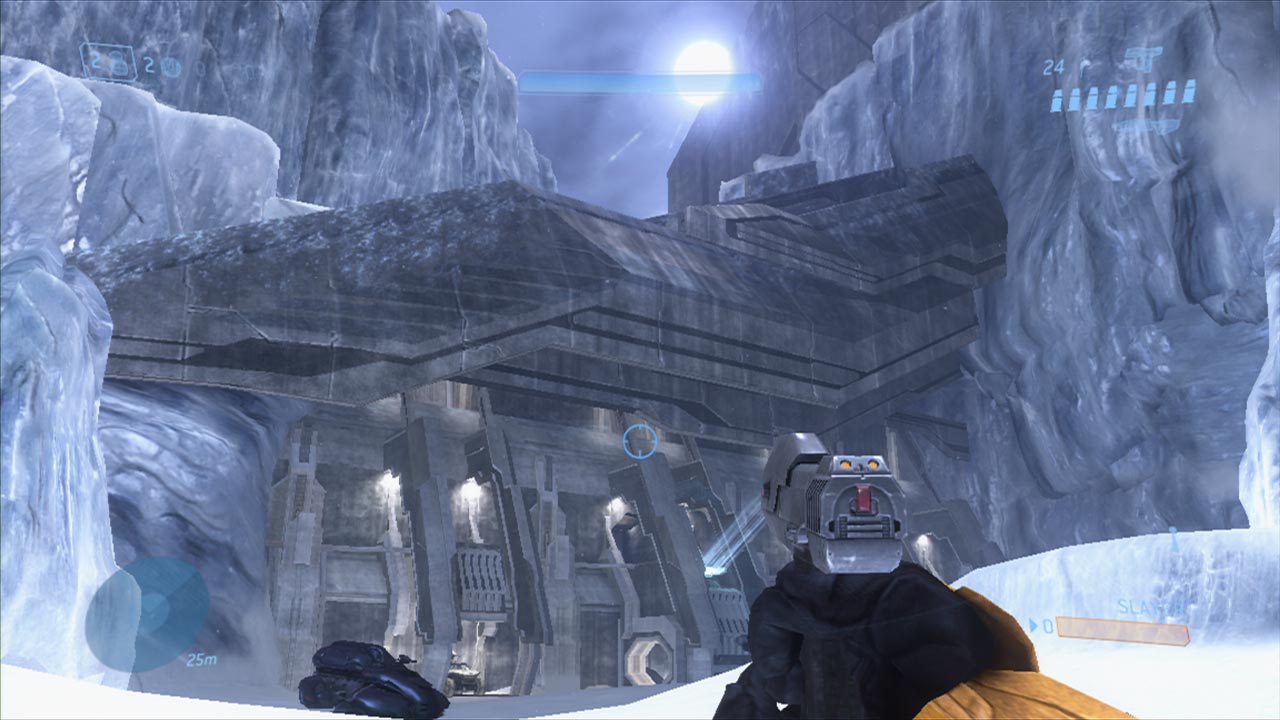
Task: Click the circular motion tracker radar
Action: click(x=146, y=614)
